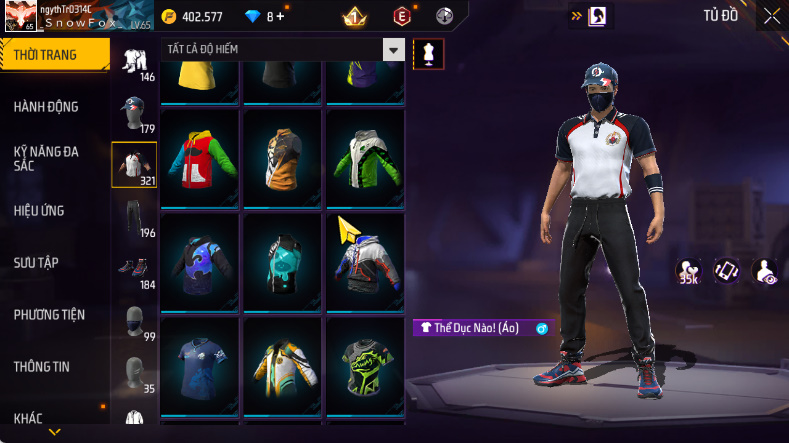This screenshot has width=789, height=443.
Task: Select the Hiệu Ứng effects tab
Action: (x=39, y=210)
